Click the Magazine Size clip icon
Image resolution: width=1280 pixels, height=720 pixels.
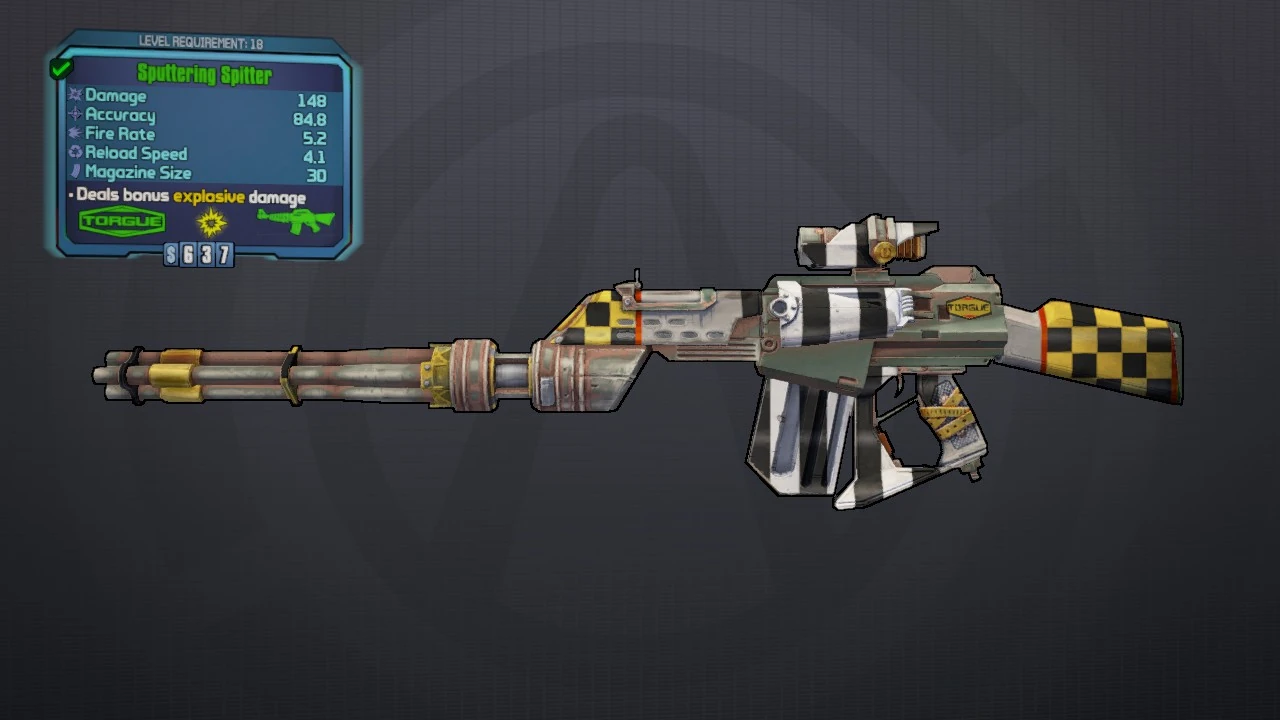point(75,172)
